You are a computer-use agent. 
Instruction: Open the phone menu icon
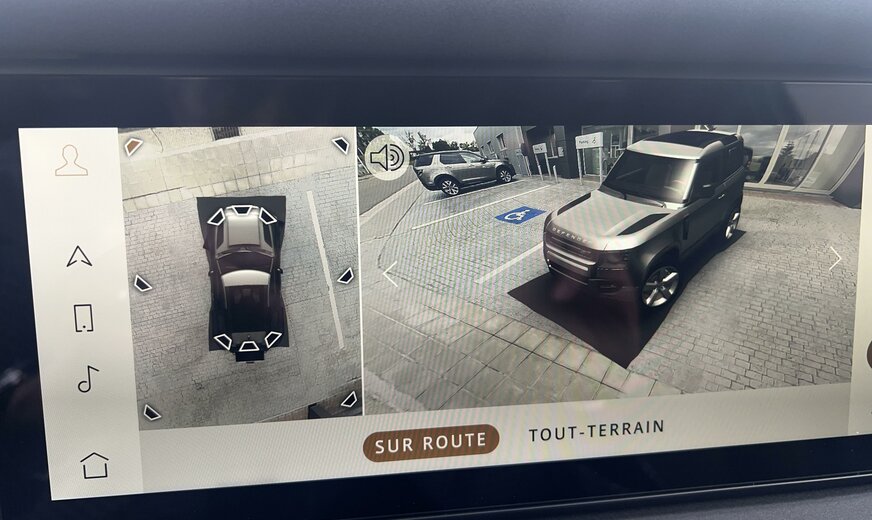pos(84,318)
